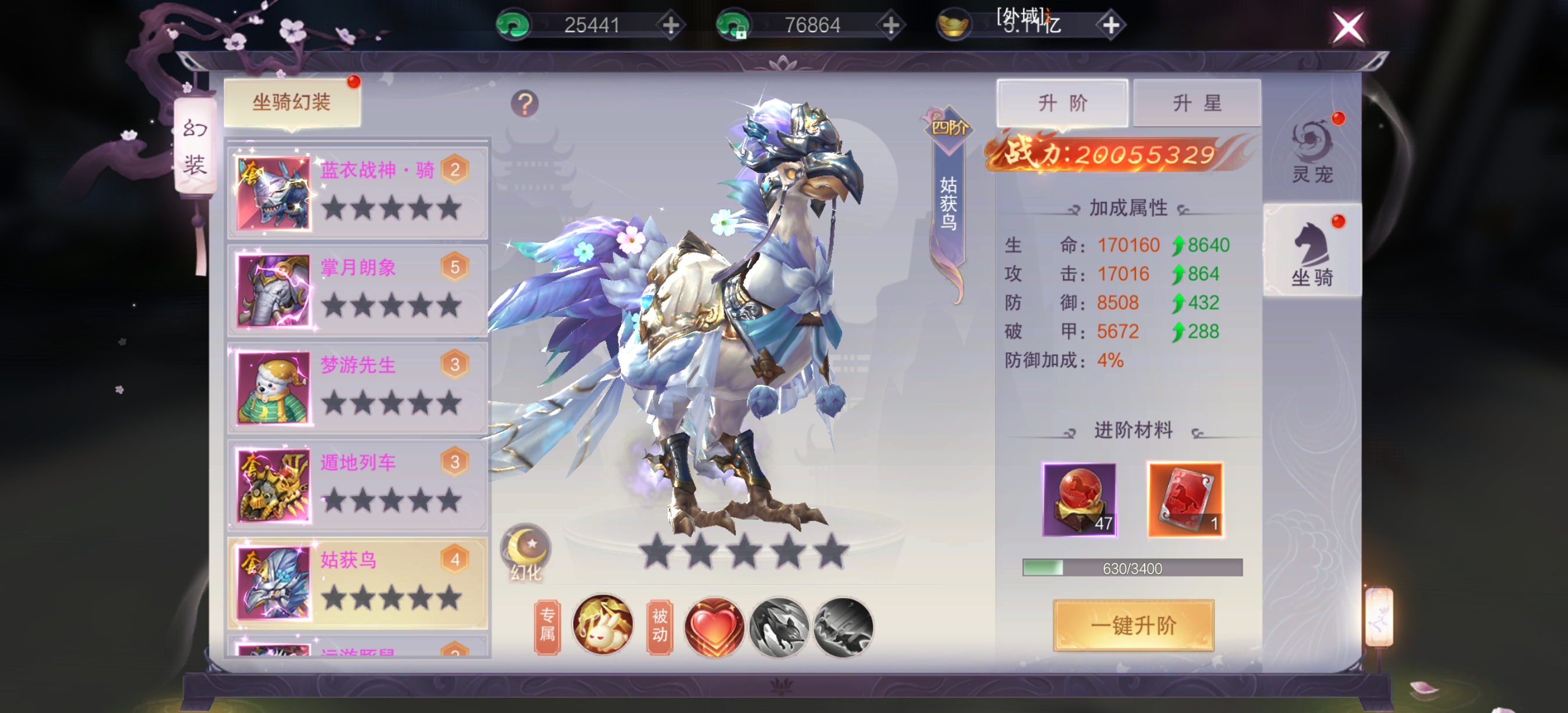Viewport: 1568px width, 713px height.
Task: Open the 坐骑 mount section
Action: 1312,253
